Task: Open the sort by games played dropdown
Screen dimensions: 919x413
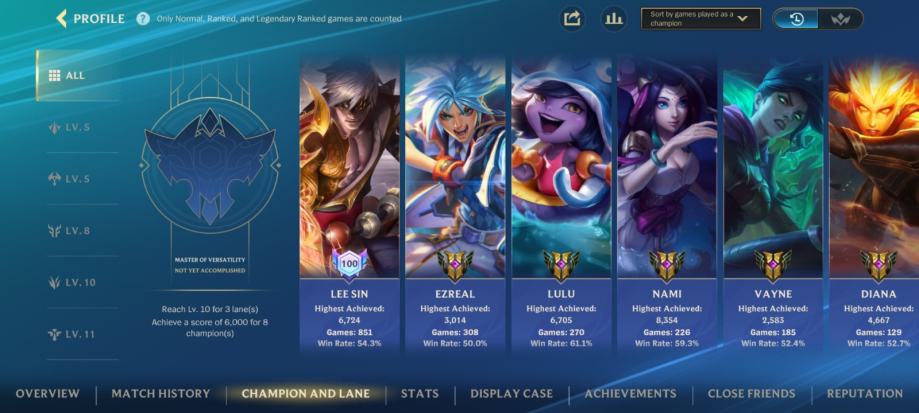Action: (700, 19)
